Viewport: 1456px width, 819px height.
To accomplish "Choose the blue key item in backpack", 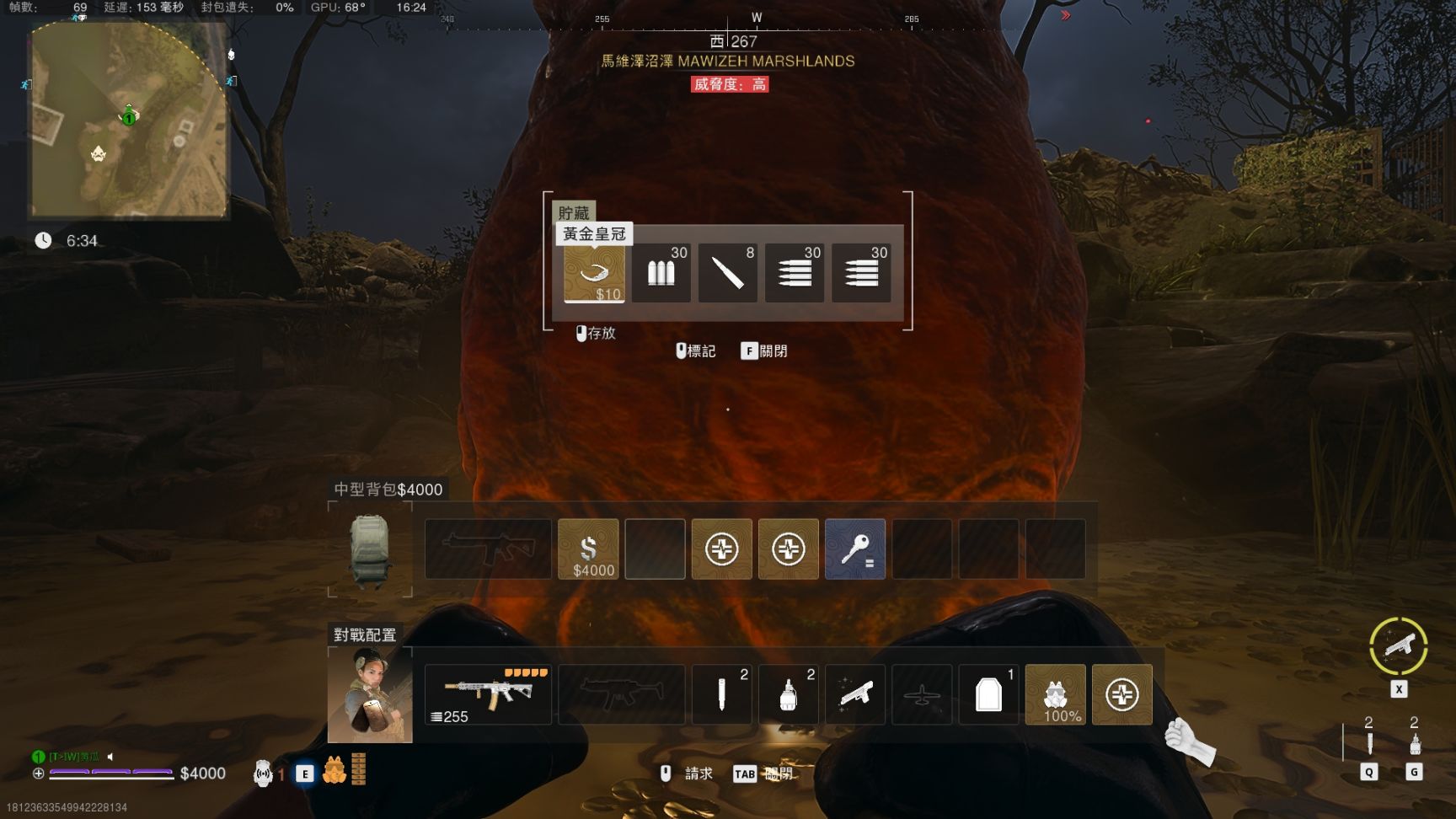I will (x=854, y=549).
